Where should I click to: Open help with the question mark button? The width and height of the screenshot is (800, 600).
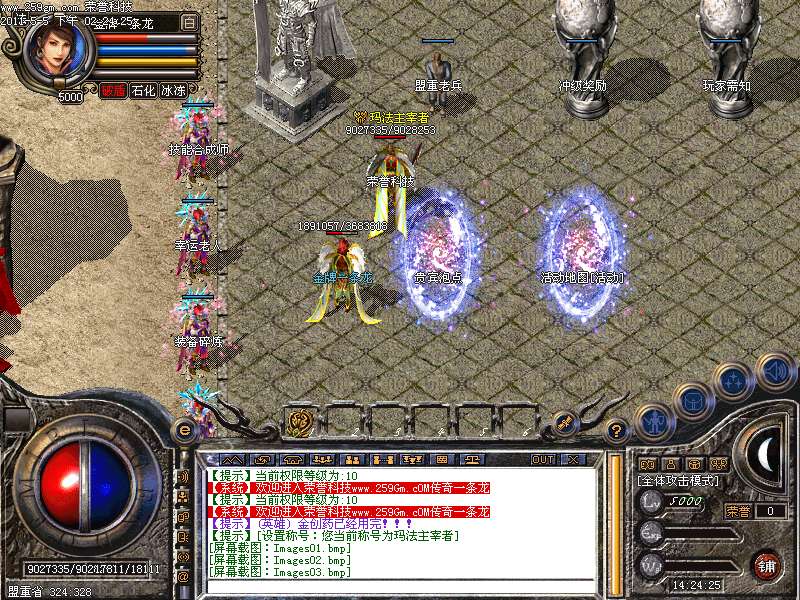[617, 430]
